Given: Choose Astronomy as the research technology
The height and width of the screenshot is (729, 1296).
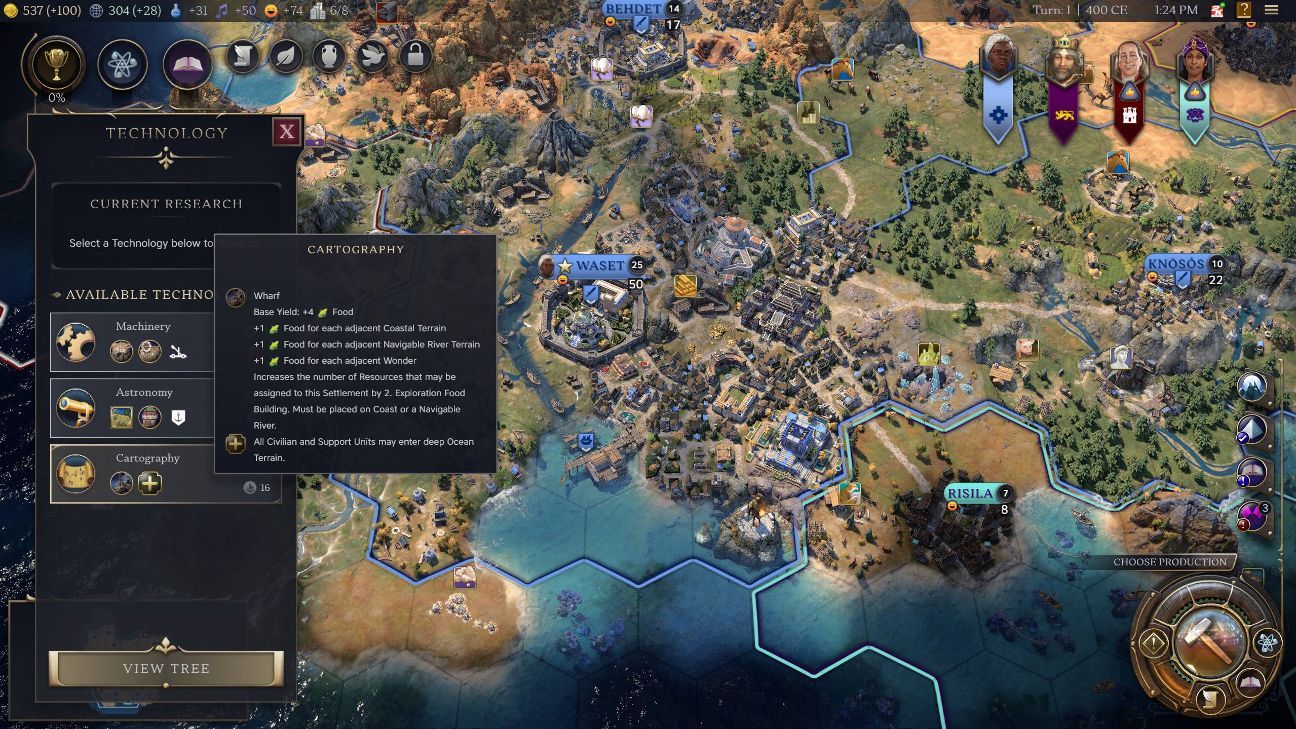Looking at the screenshot, I should [x=165, y=407].
